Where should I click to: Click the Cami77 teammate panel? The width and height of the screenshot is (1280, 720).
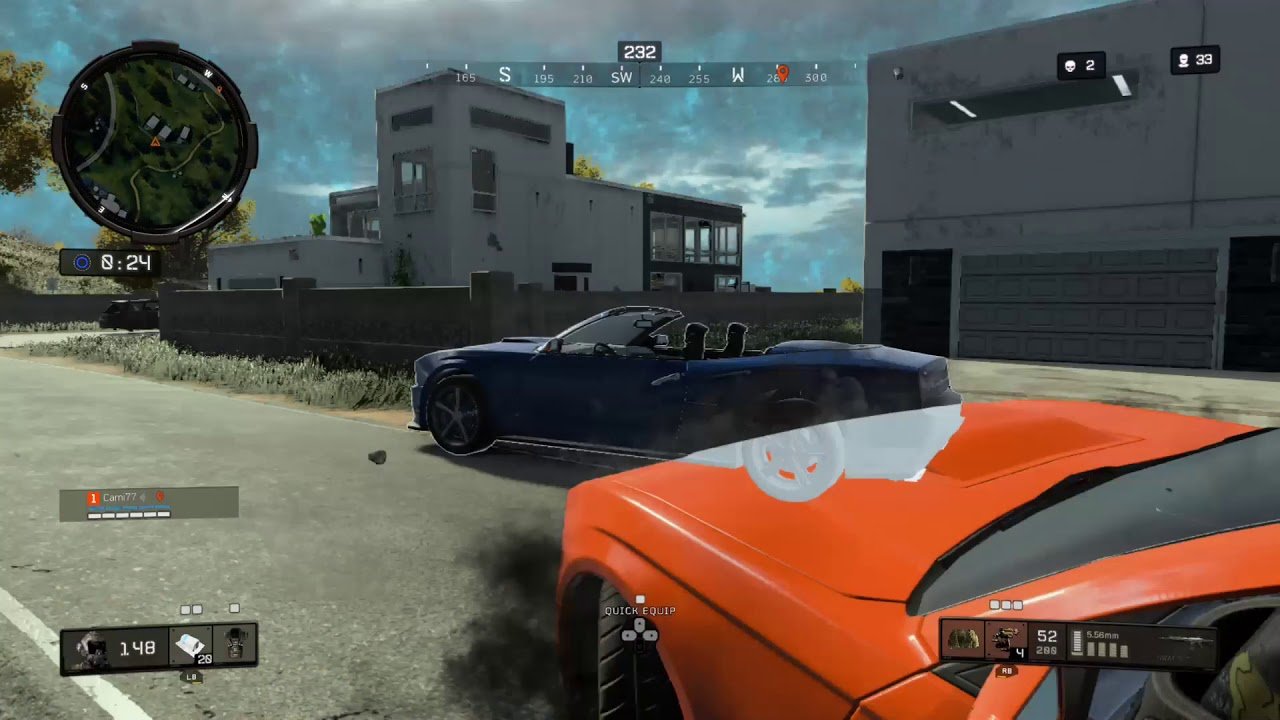pos(148,503)
